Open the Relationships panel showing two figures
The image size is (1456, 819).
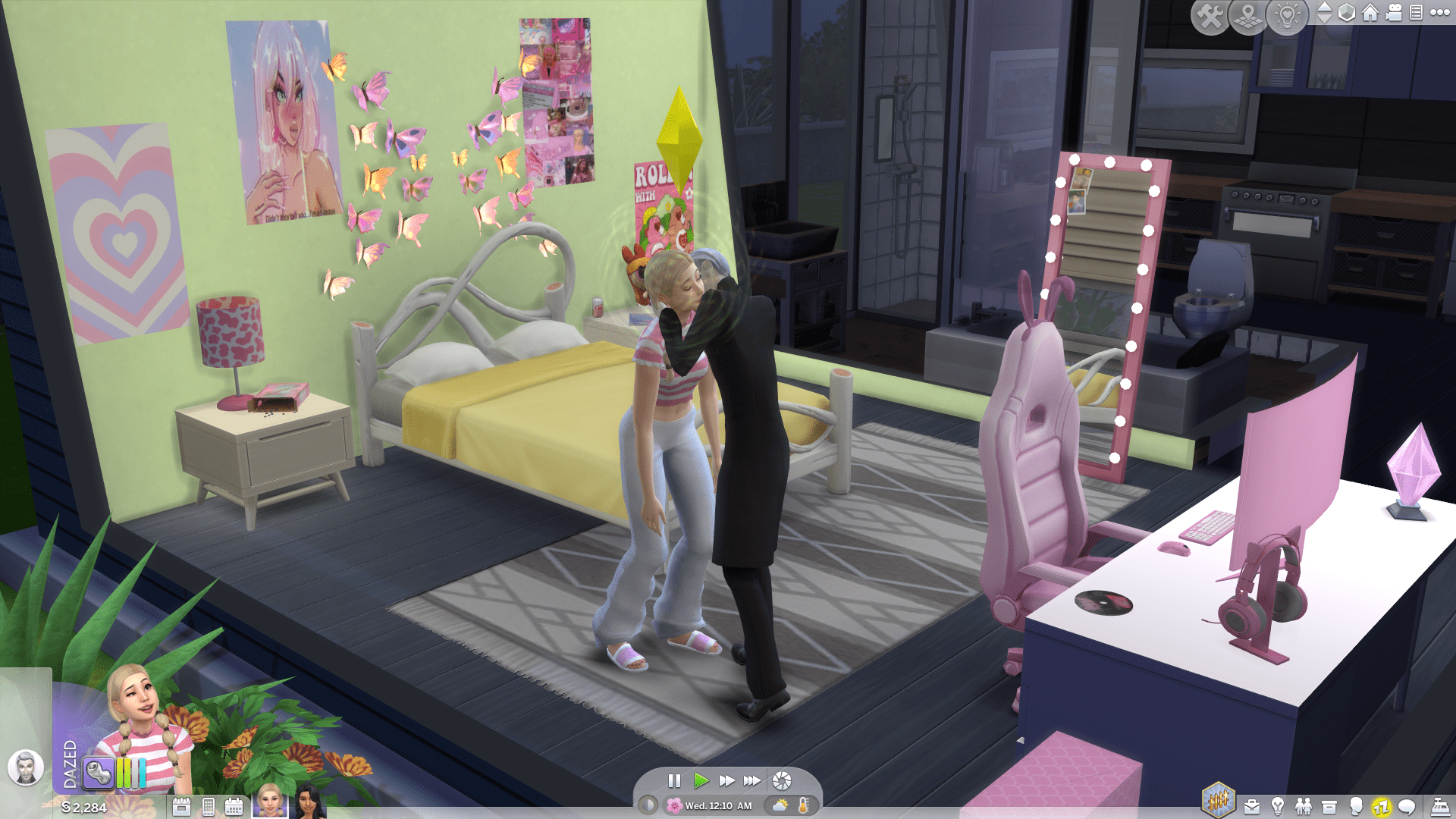[1302, 806]
